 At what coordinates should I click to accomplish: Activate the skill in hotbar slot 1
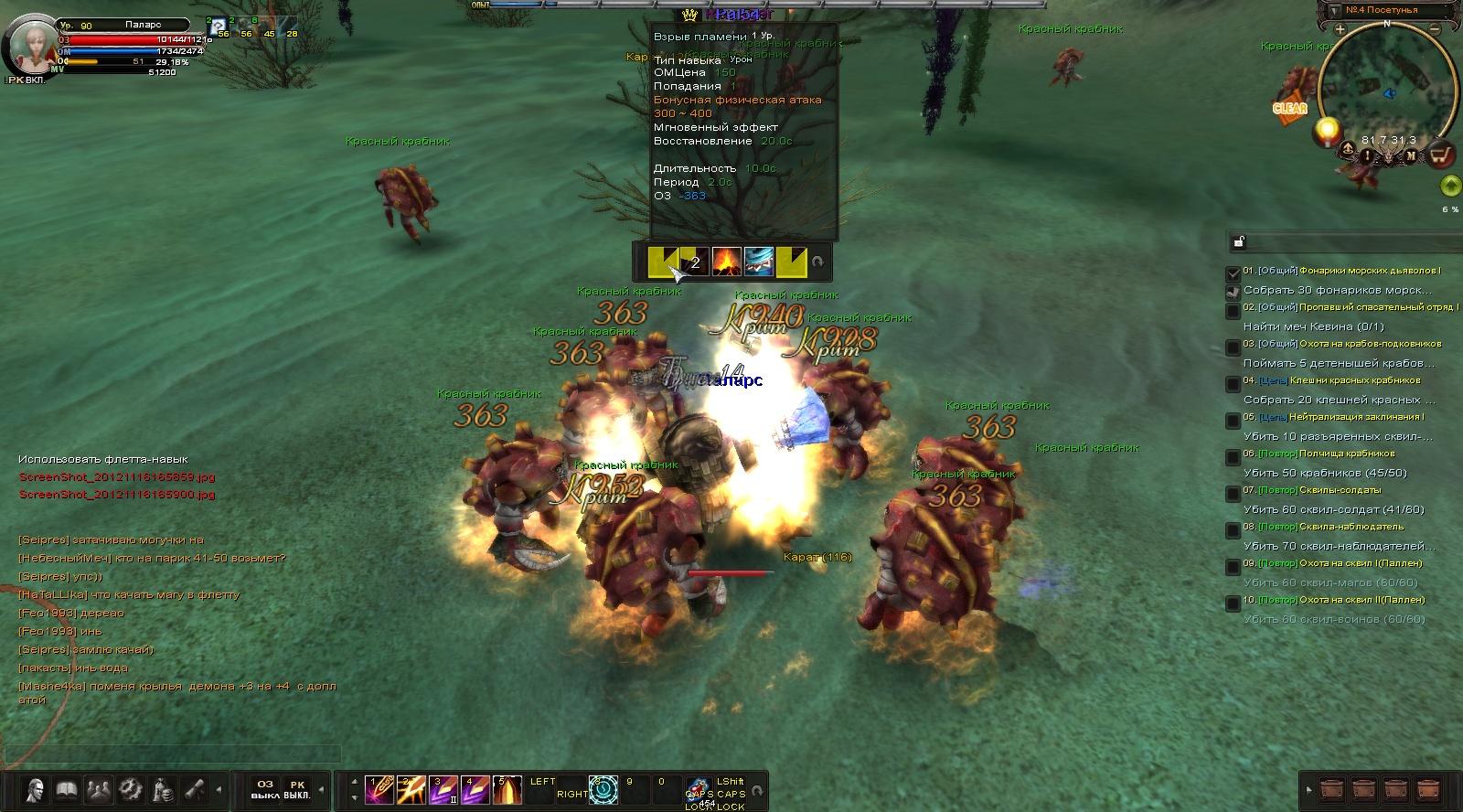pos(378,789)
